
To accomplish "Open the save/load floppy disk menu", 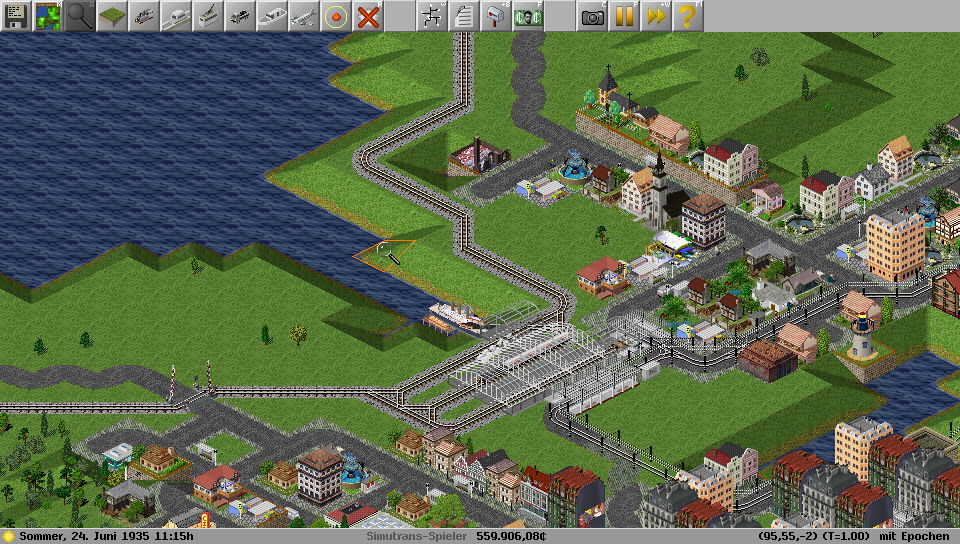I will [16, 16].
